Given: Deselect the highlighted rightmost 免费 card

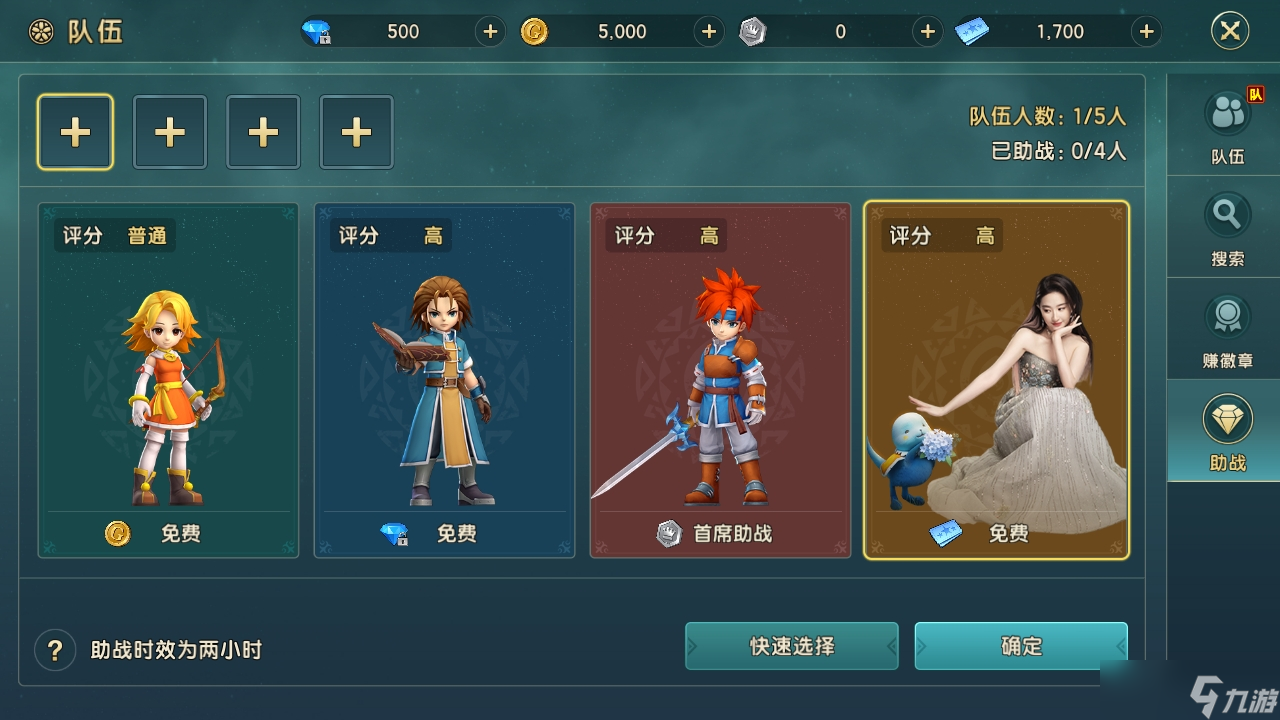Looking at the screenshot, I should coord(997,380).
